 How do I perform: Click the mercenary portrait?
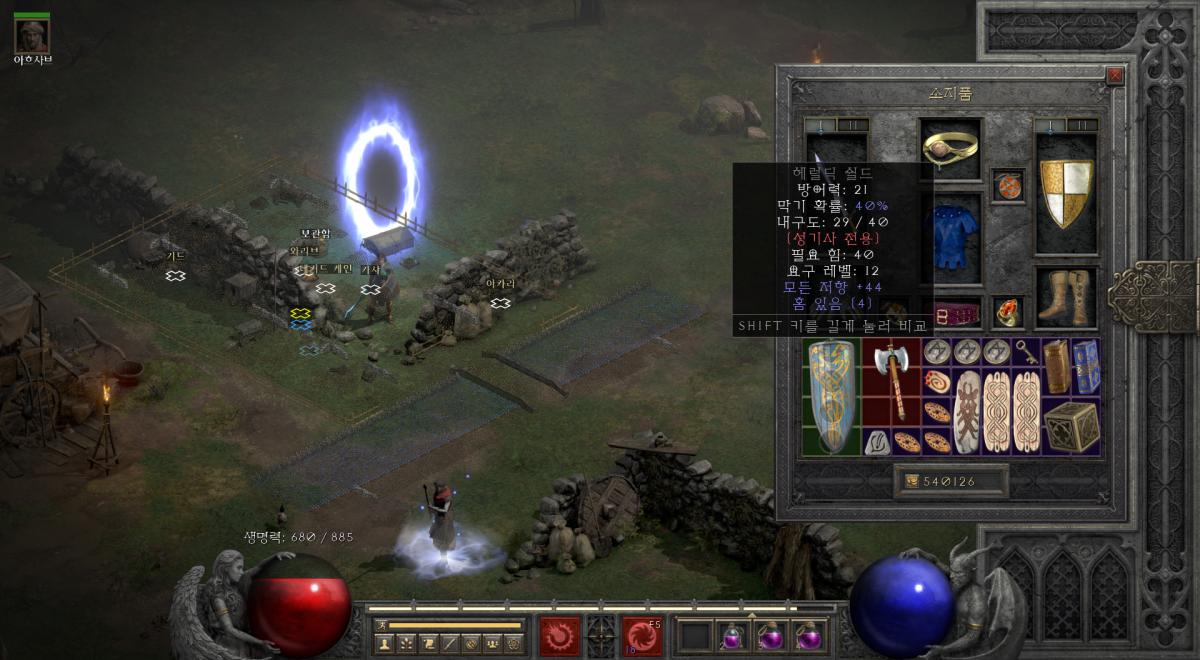click(x=32, y=36)
